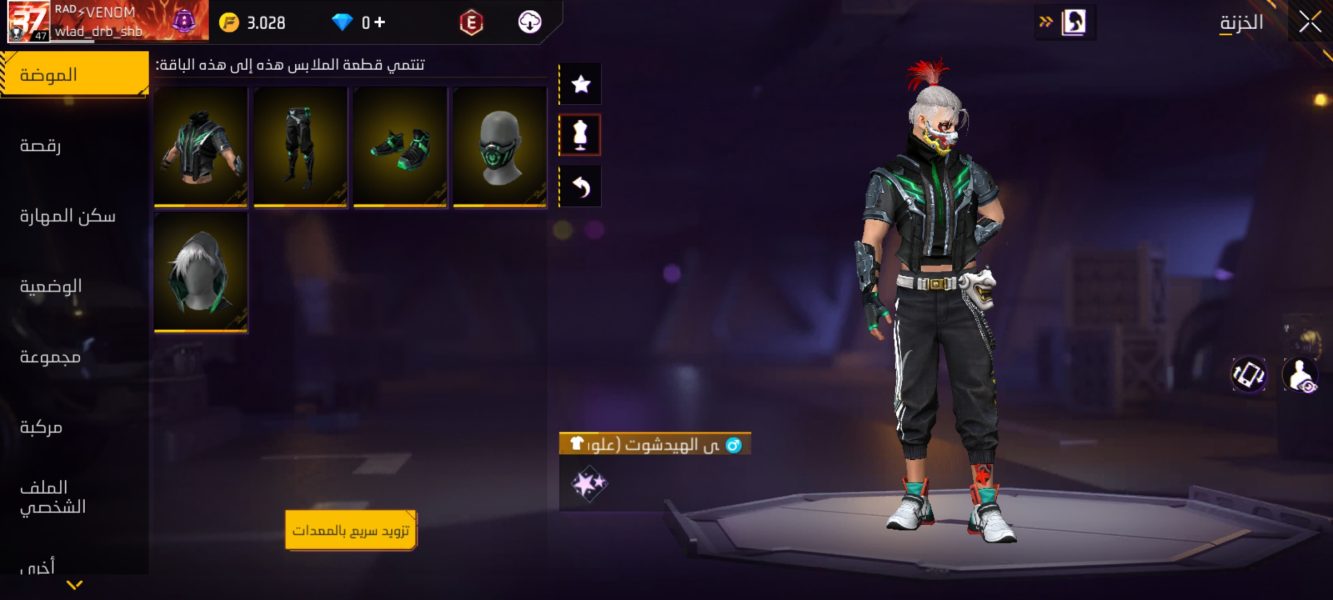The height and width of the screenshot is (600, 1333).
Task: Click the curved back arrow button
Action: tap(580, 186)
